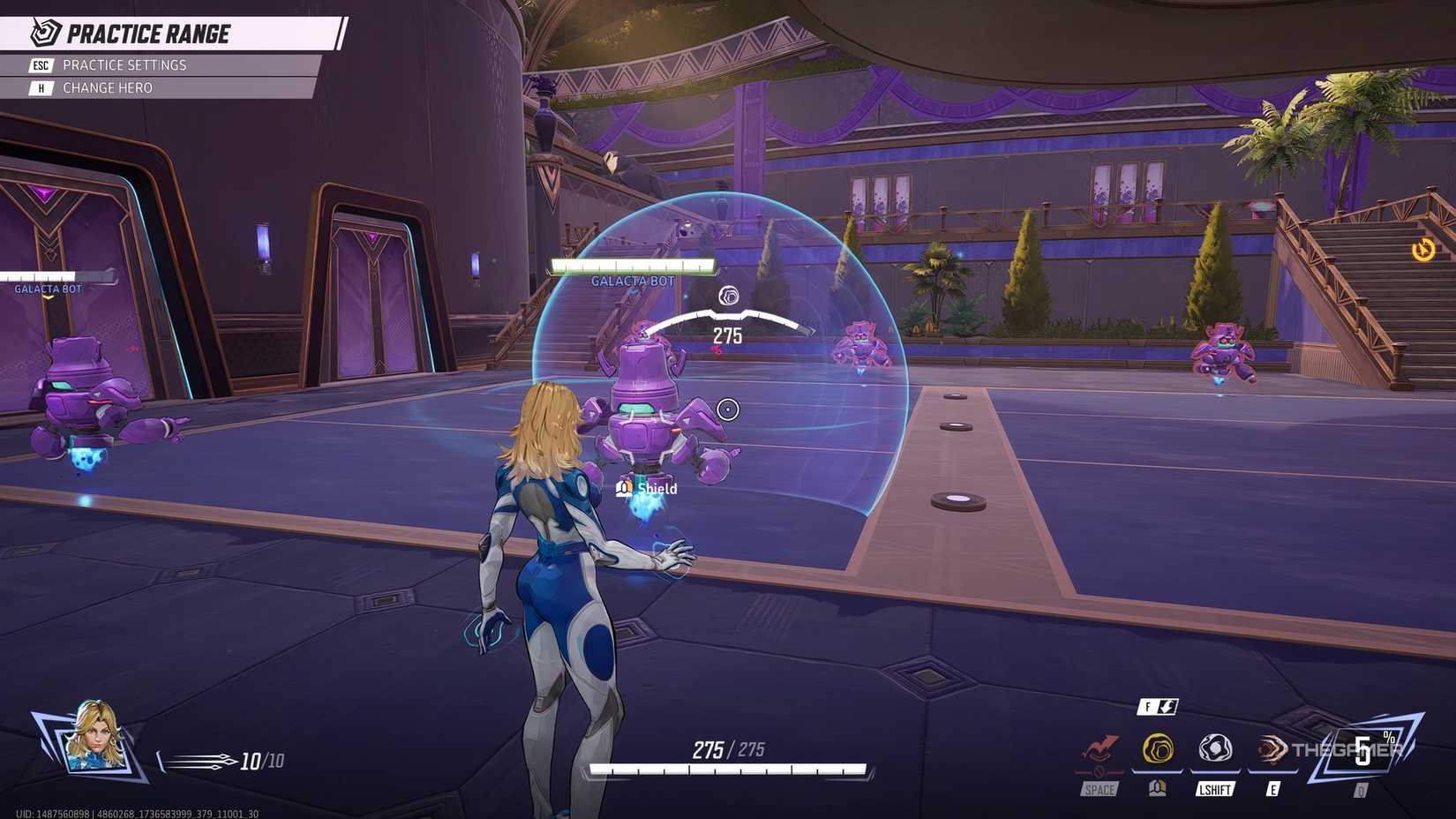Expand the Q keybind label under the ultimate
The image size is (1456, 819).
[1361, 792]
